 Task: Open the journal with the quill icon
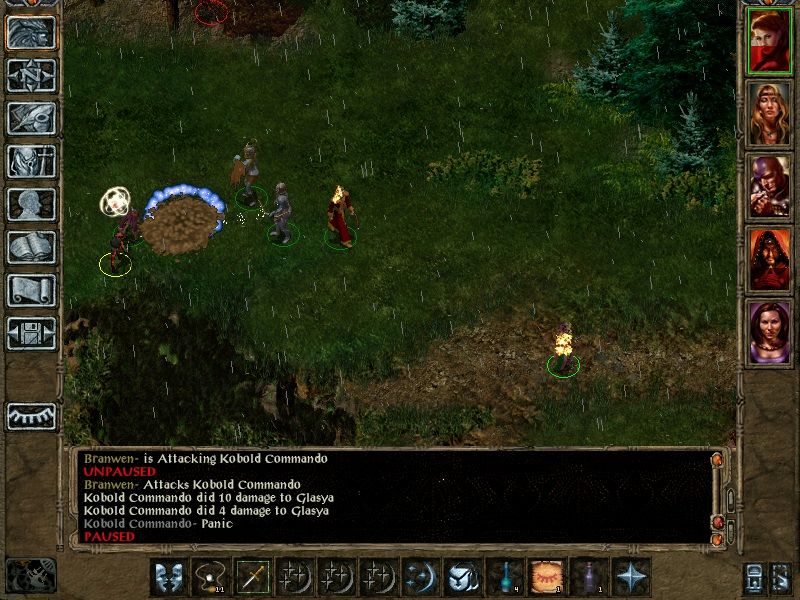tap(31, 118)
